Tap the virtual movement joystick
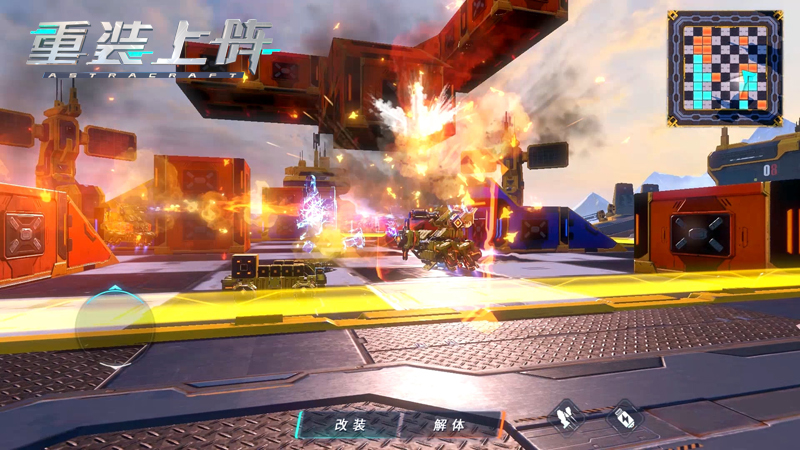This screenshot has width=800, height=450. (115, 322)
